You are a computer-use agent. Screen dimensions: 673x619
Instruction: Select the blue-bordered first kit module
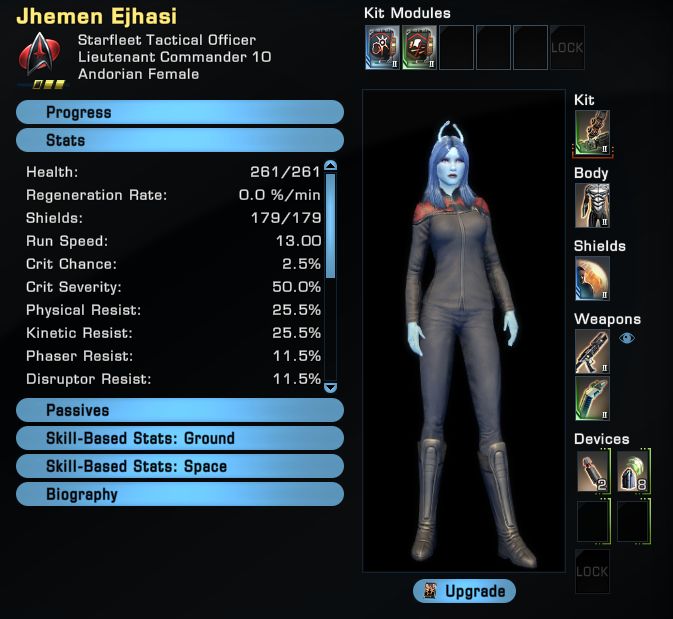click(x=383, y=47)
